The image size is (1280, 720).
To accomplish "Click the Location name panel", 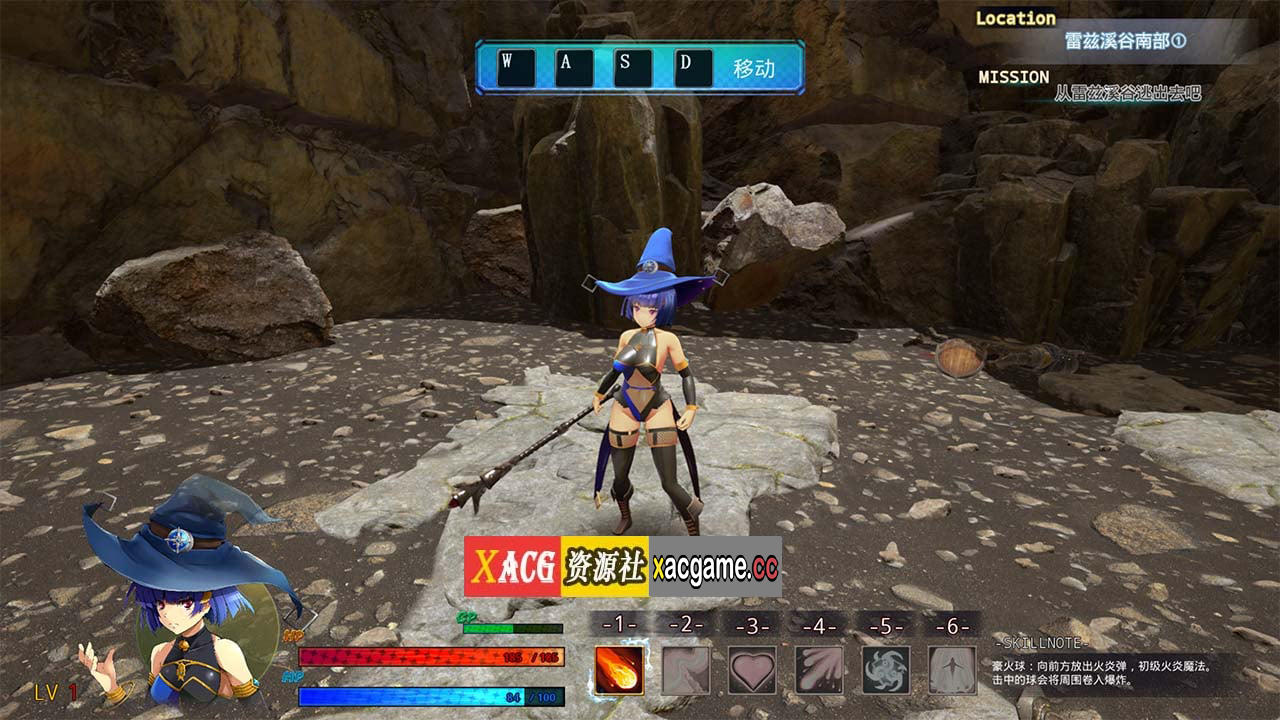I will coord(1125,42).
